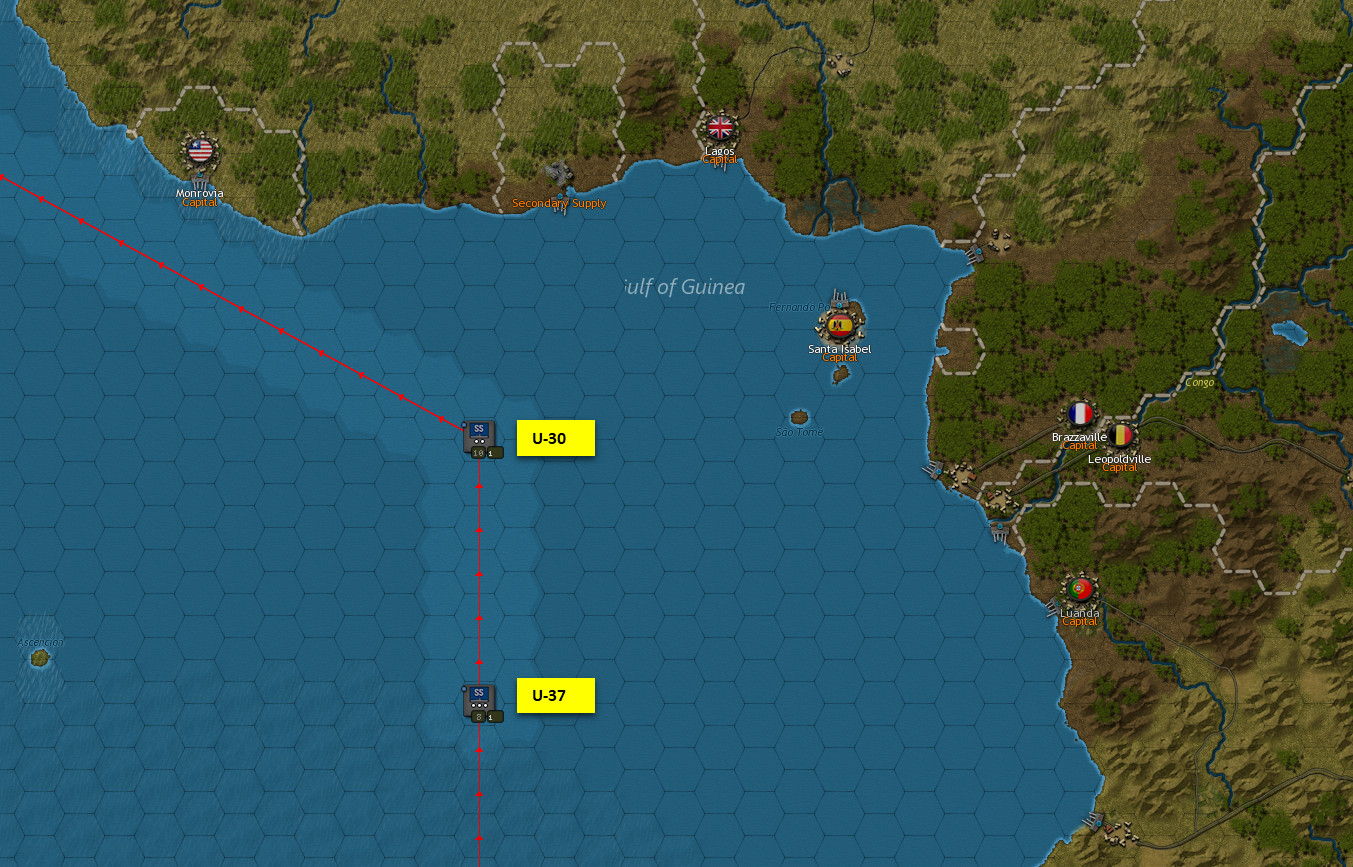Click the blue readiness dot on U-30's counter
1353x867 pixels.
pos(464,425)
